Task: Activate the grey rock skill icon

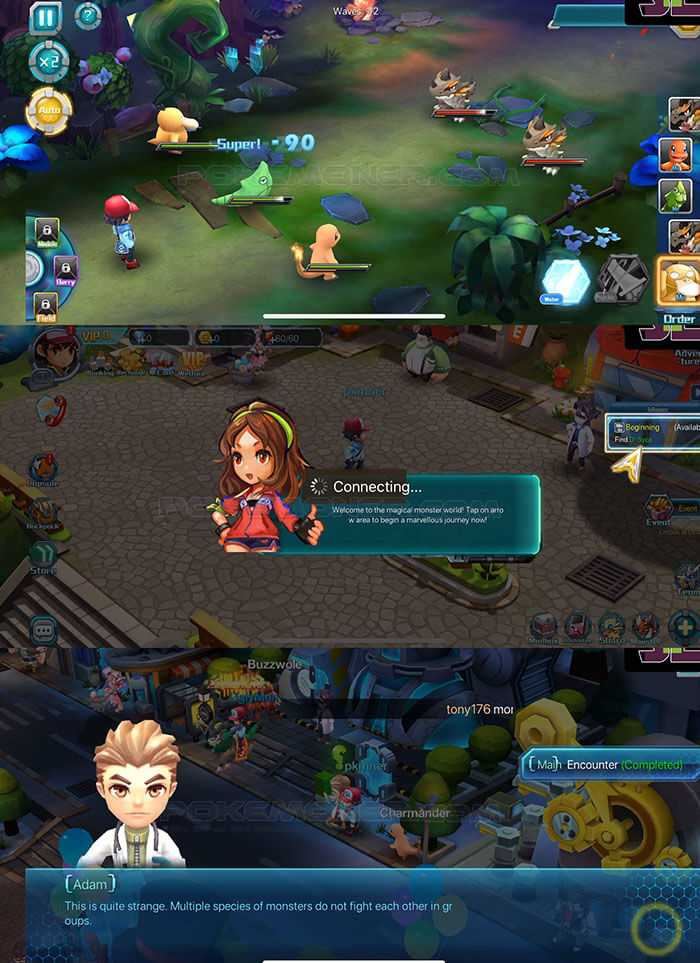Action: [x=621, y=279]
